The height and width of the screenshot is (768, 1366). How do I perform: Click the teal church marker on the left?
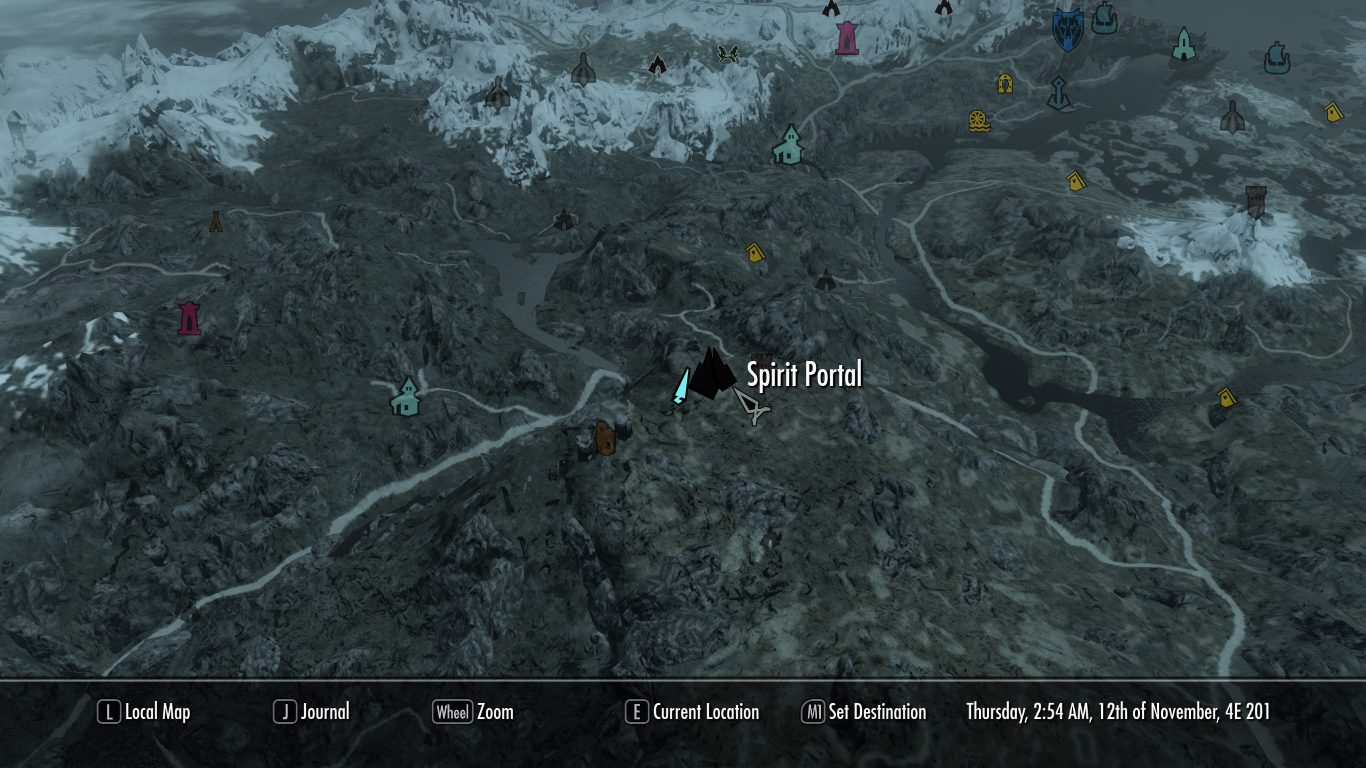(x=405, y=395)
